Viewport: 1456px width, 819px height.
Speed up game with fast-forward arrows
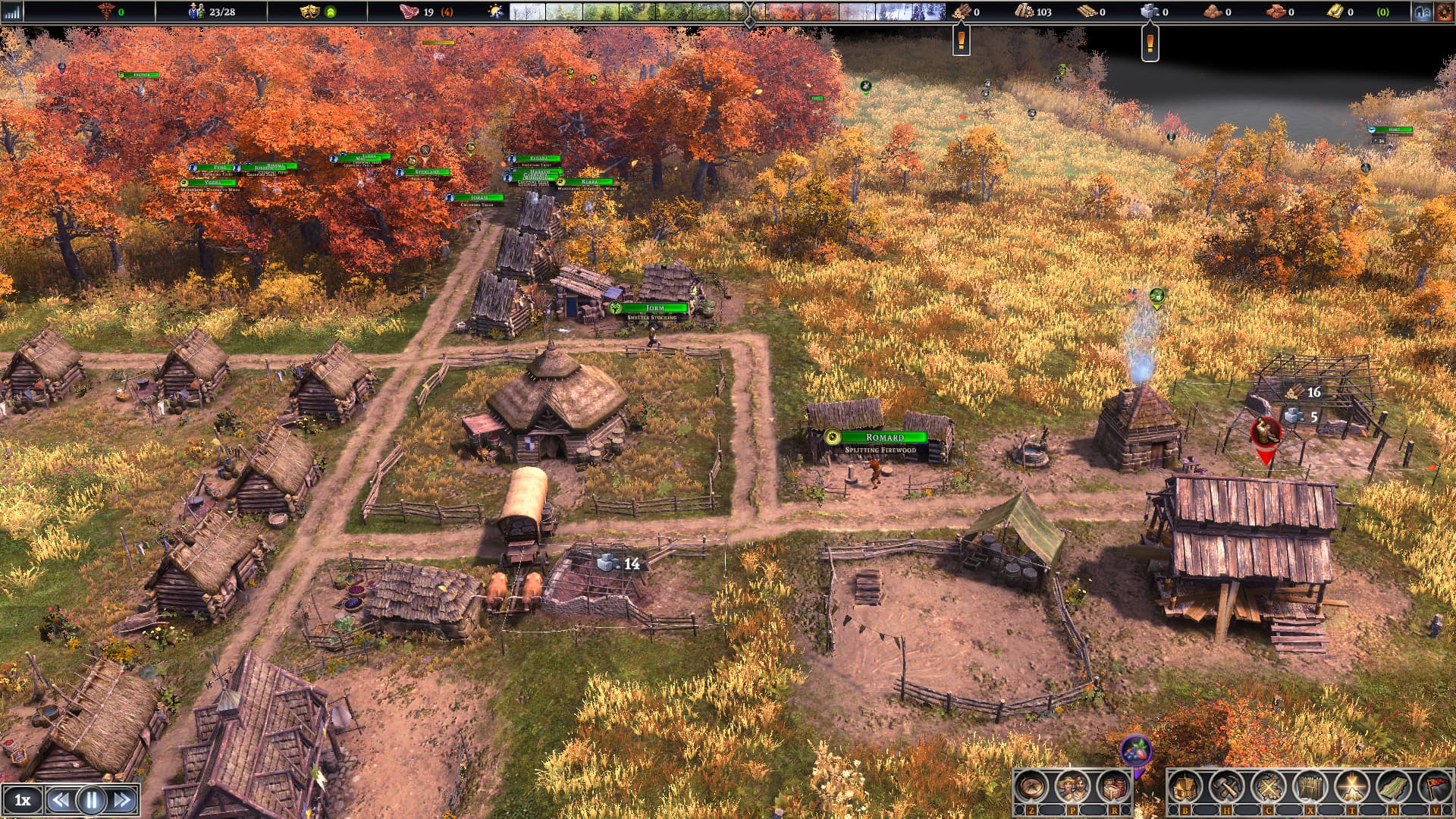[x=122, y=800]
